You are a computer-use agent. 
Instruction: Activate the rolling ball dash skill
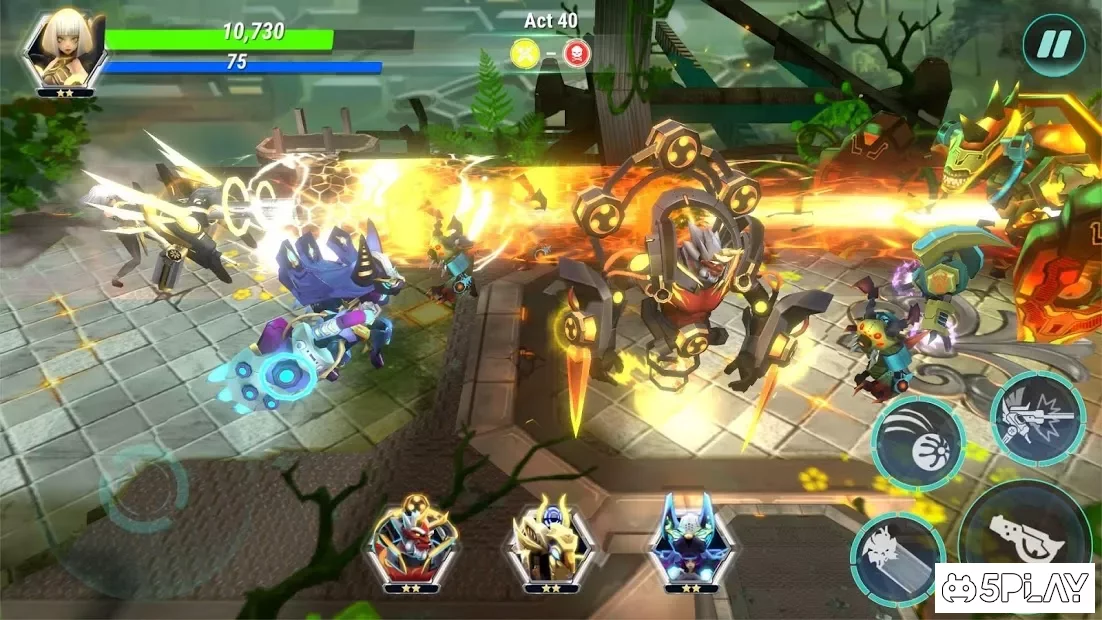(x=916, y=443)
